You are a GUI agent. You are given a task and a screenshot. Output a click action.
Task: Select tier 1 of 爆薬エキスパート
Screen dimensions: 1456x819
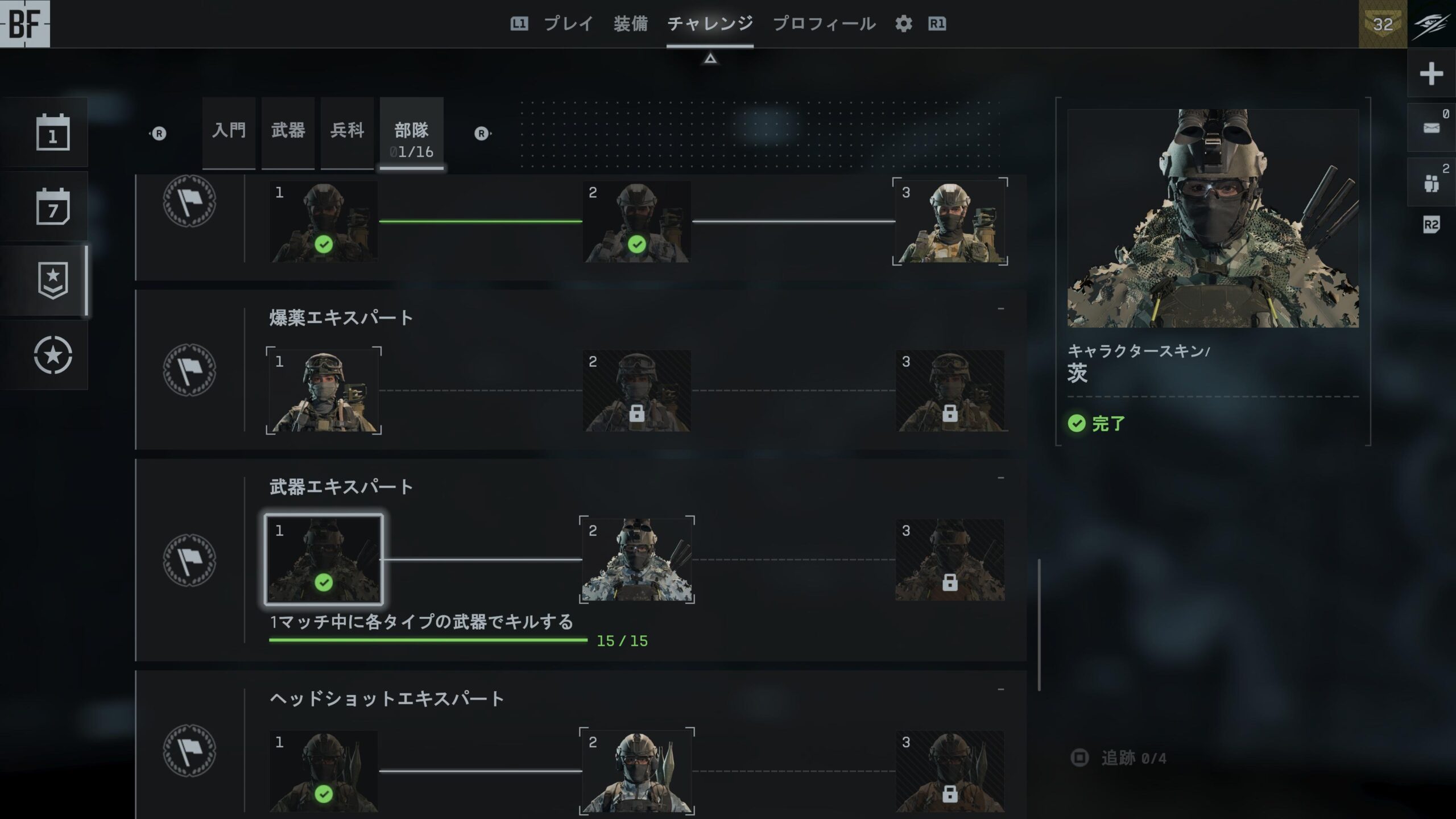pos(324,391)
